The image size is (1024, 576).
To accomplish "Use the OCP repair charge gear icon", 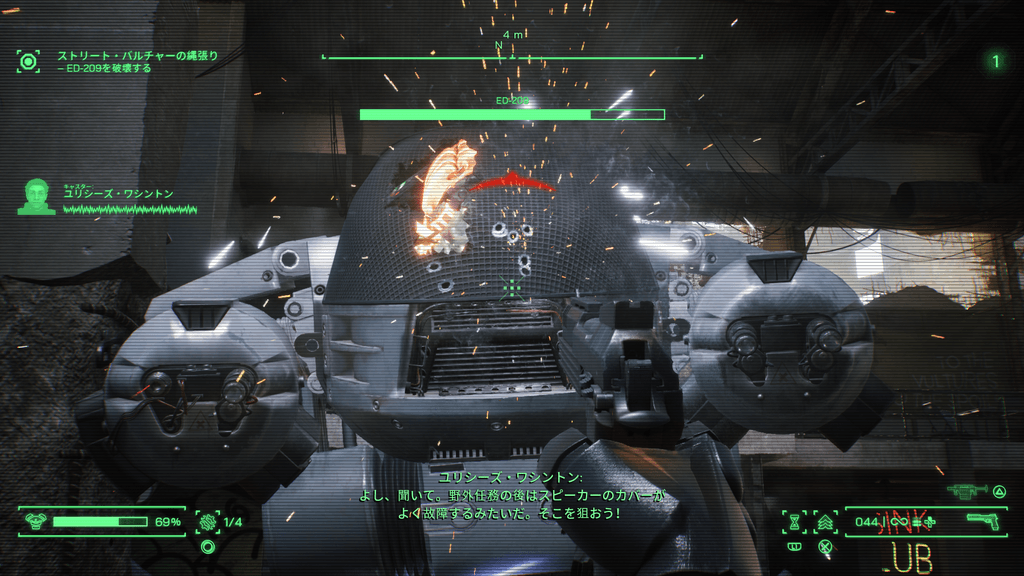I will point(208,521).
